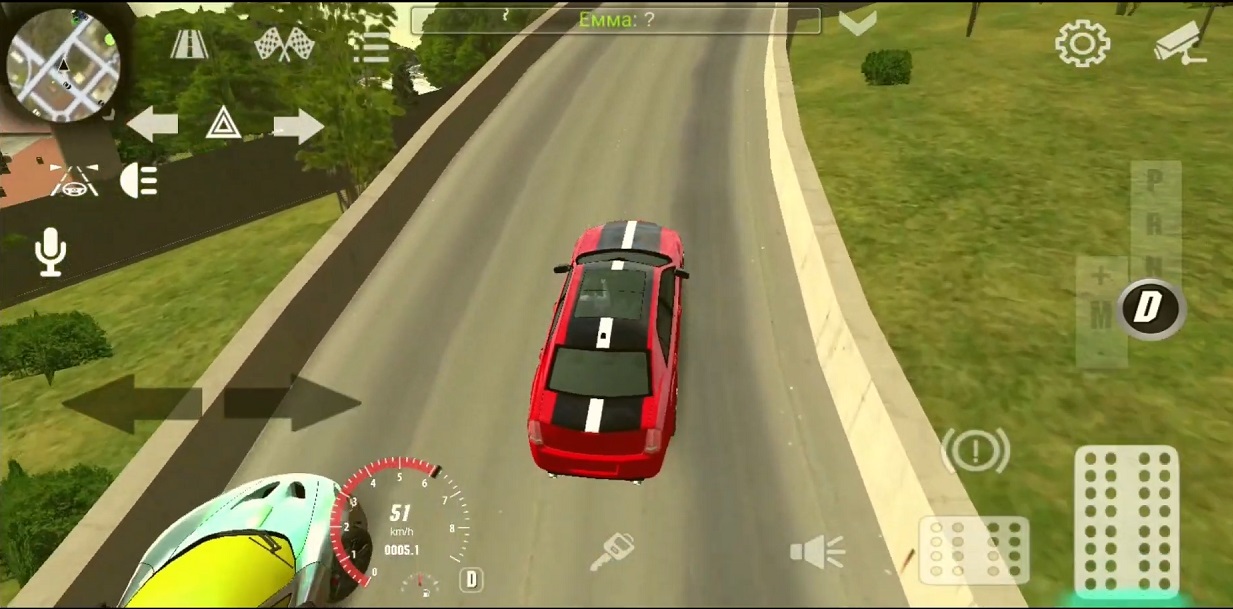Image resolution: width=1233 pixels, height=609 pixels.
Task: Toggle the headlights icon
Action: 140,180
